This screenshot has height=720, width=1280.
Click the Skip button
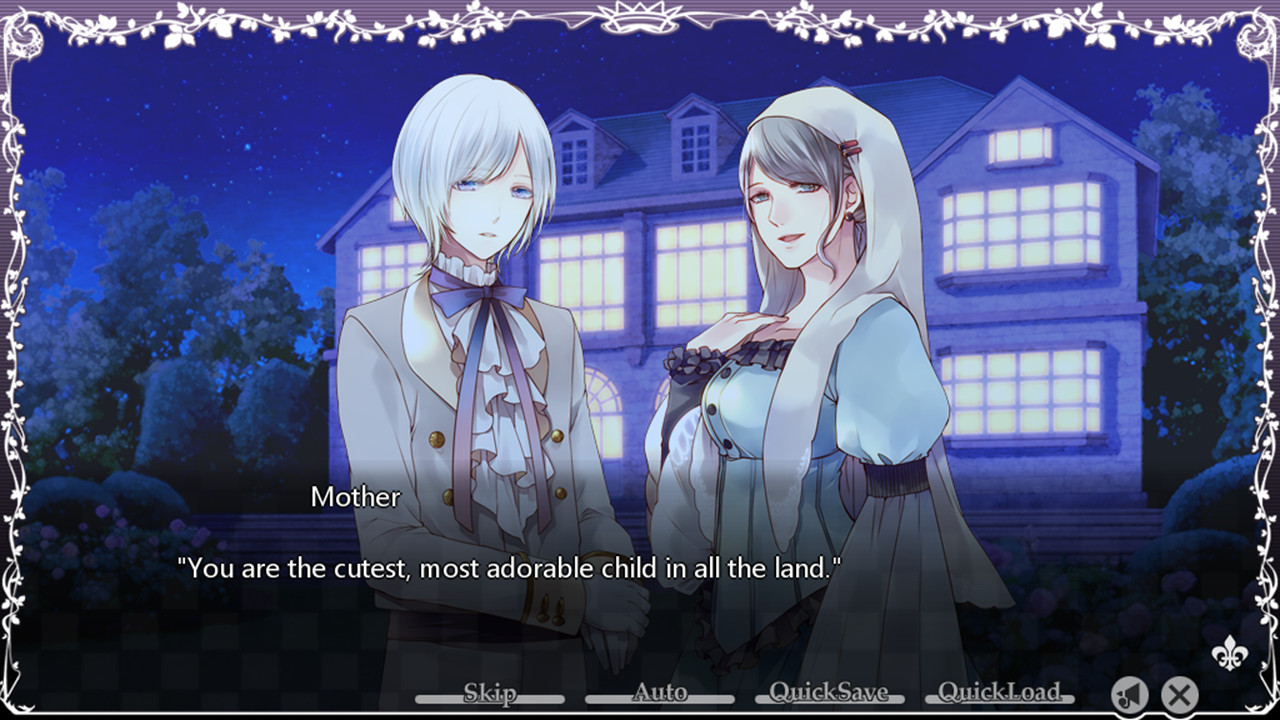[x=490, y=693]
